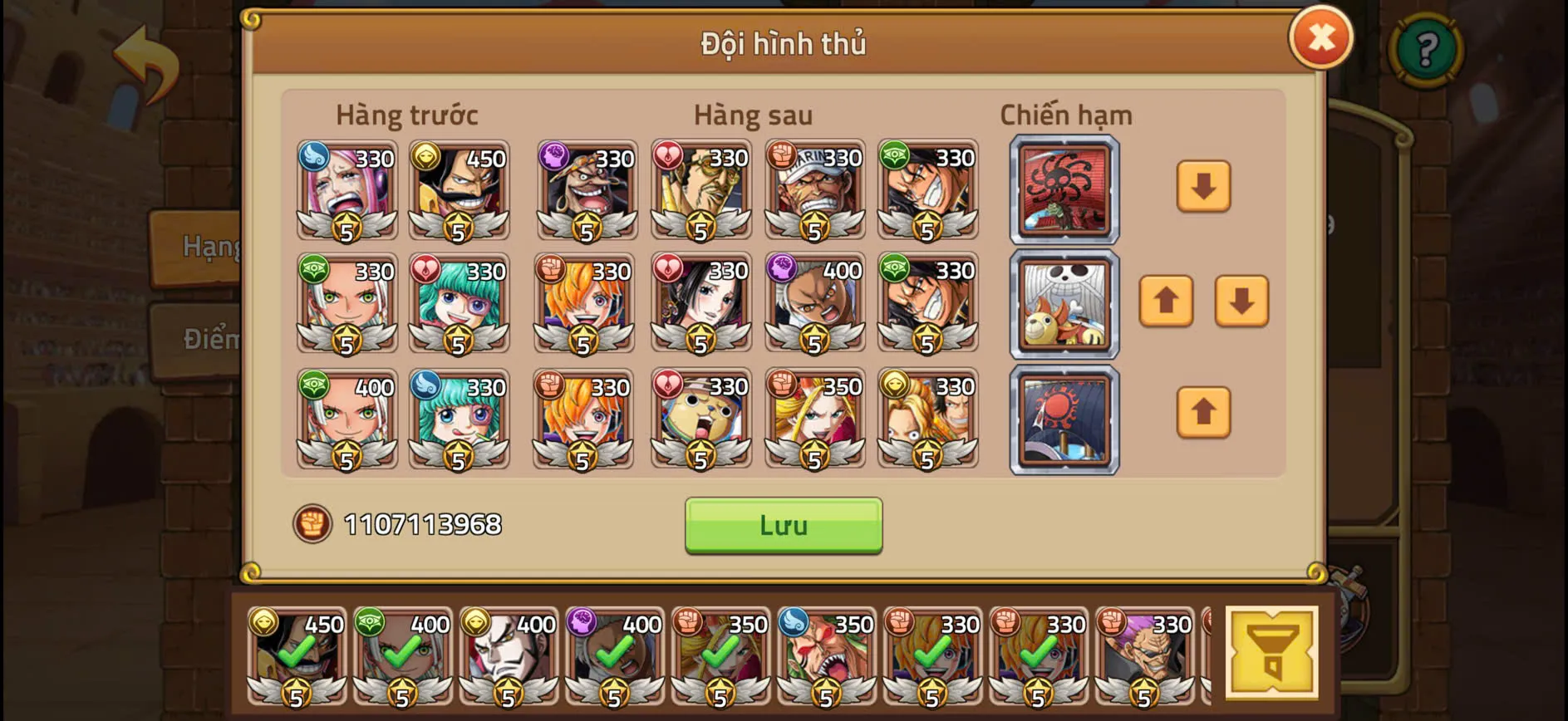1568x721 pixels.
Task: Open the filter funnel icon in the roster bar
Action: point(1271,652)
